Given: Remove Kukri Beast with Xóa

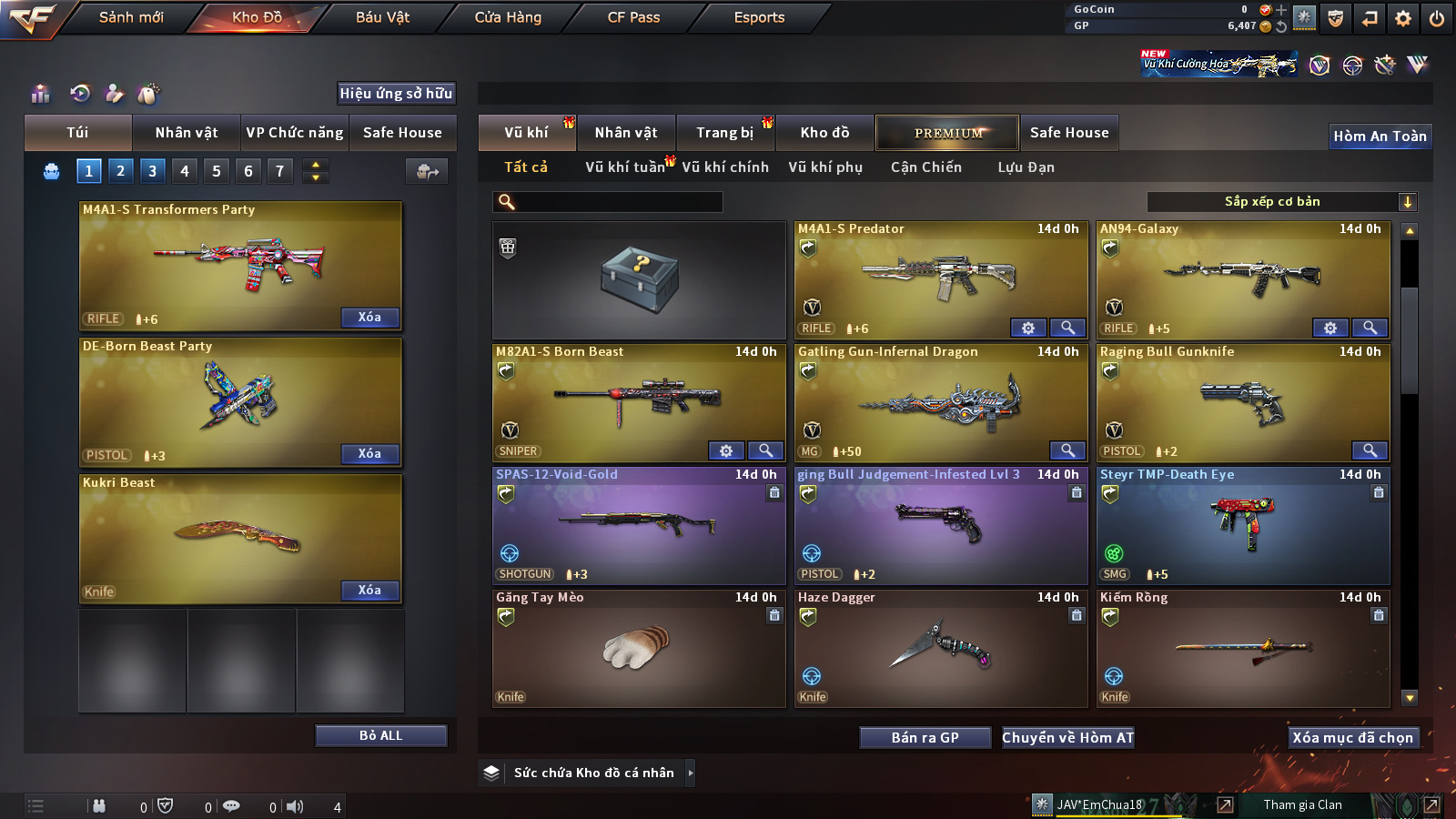Looking at the screenshot, I should pos(369,590).
